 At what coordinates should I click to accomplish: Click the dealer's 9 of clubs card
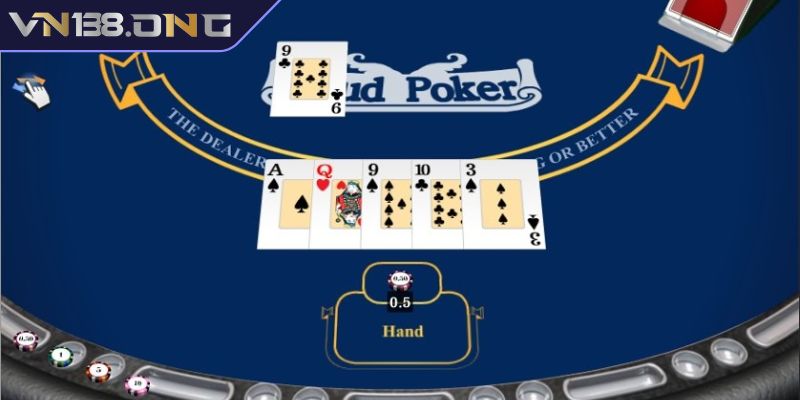tap(309, 78)
